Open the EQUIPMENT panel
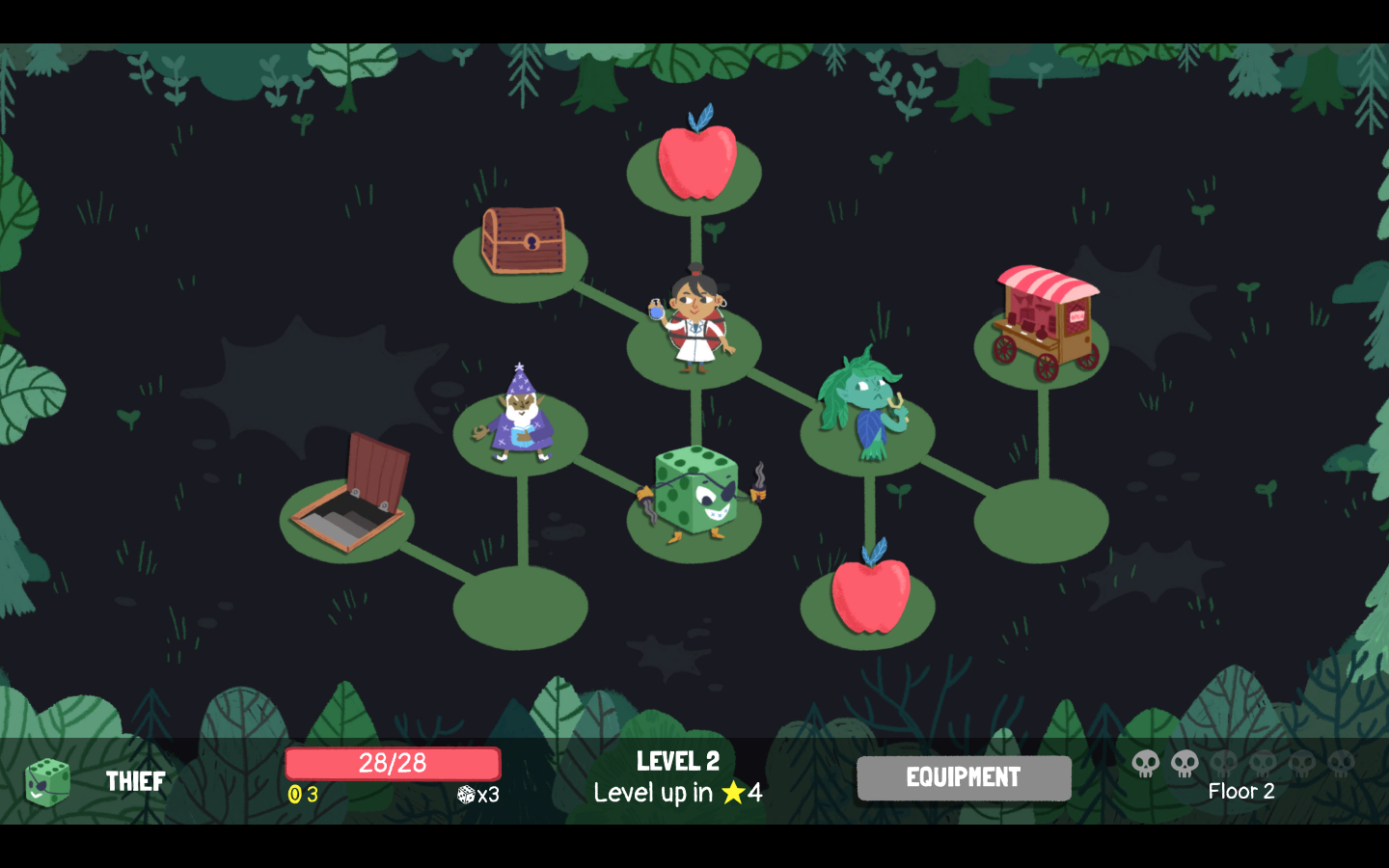 [964, 777]
